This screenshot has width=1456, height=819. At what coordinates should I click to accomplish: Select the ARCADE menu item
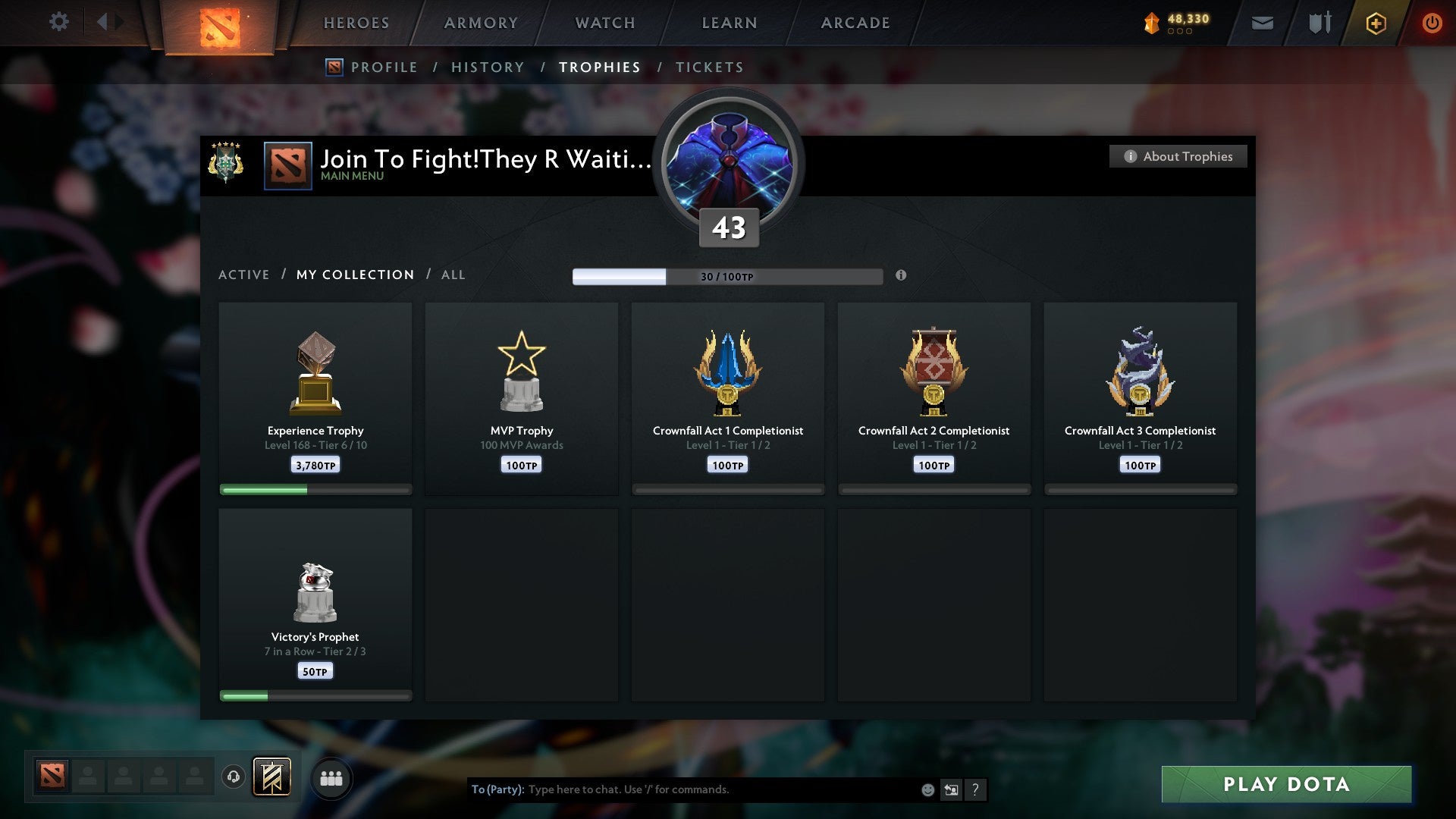(854, 23)
